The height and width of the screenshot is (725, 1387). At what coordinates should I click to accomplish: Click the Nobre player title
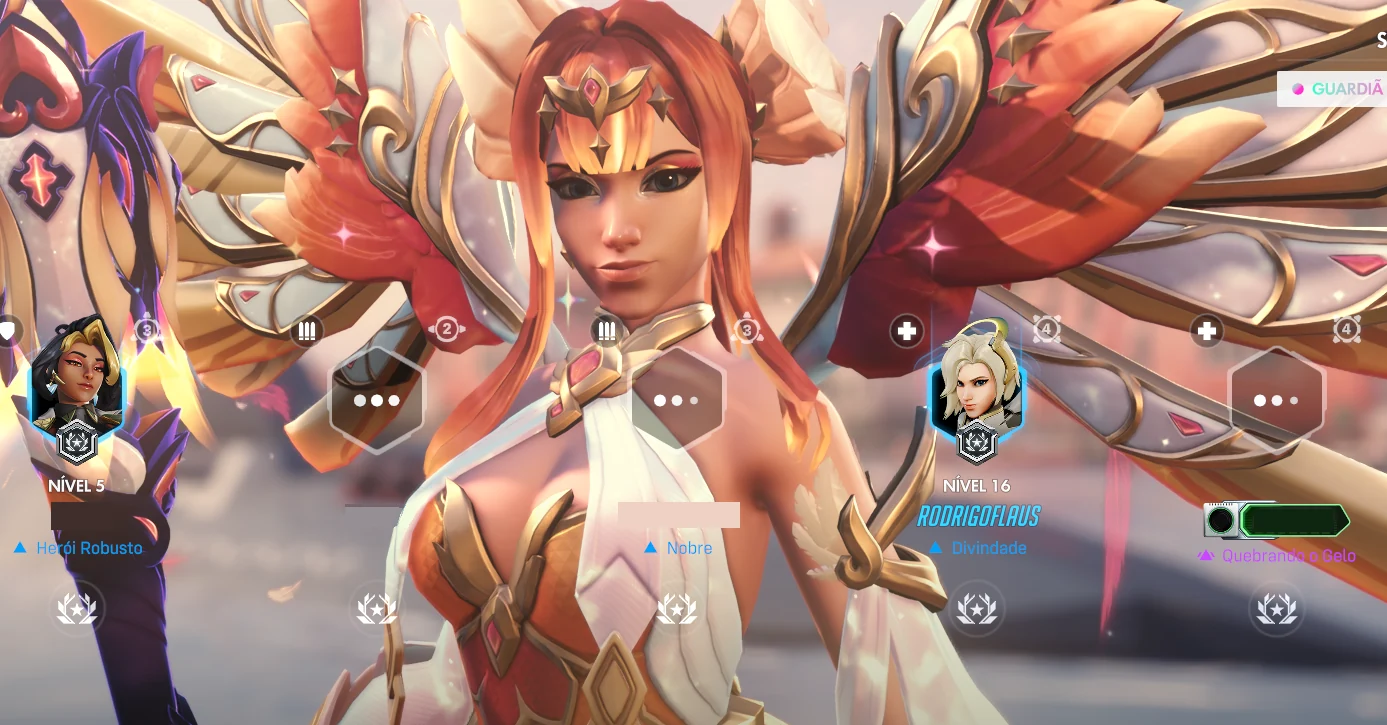coord(689,548)
